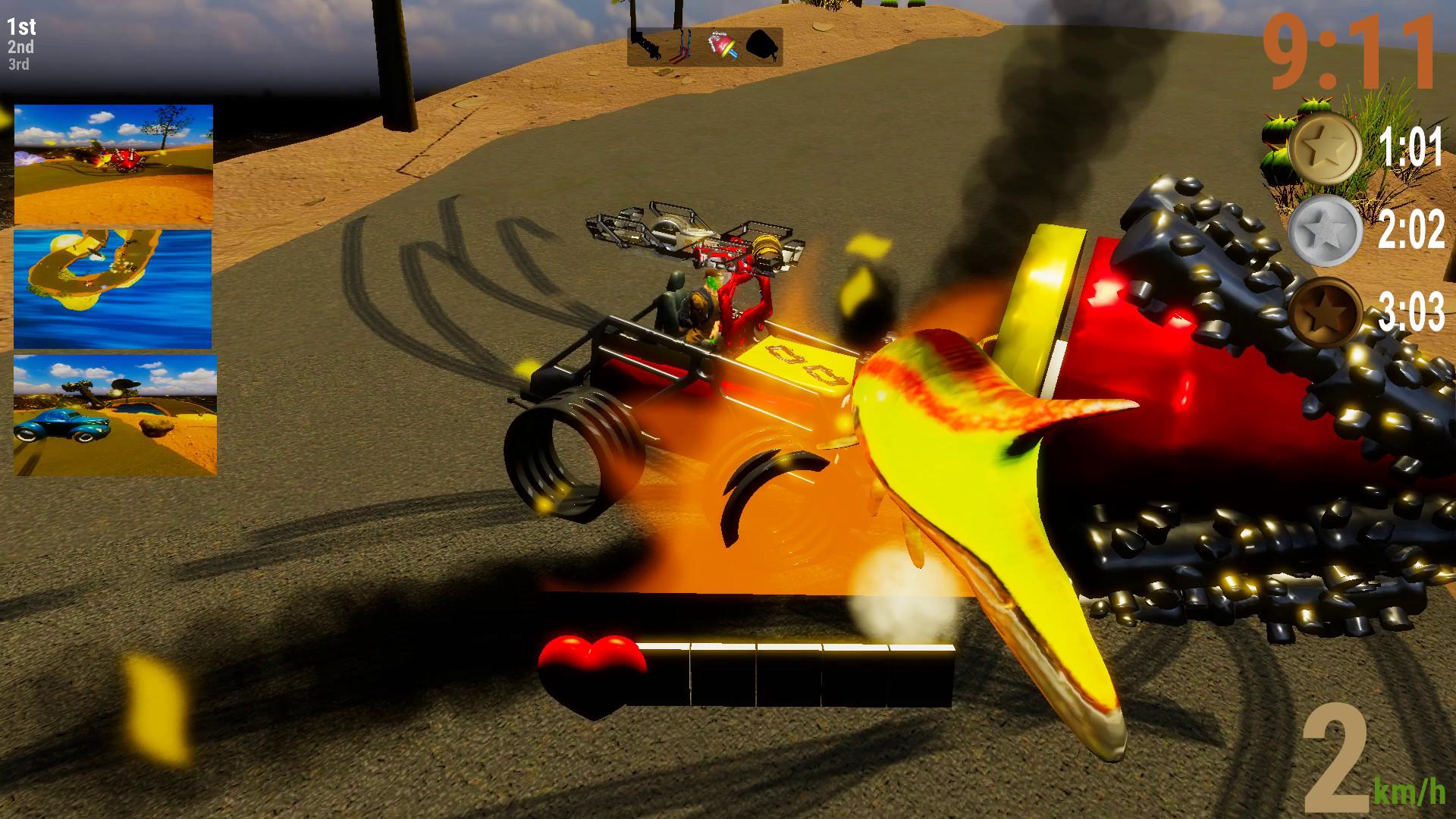Select the rocket skis item slot
The width and height of the screenshot is (1456, 819).
[x=685, y=47]
